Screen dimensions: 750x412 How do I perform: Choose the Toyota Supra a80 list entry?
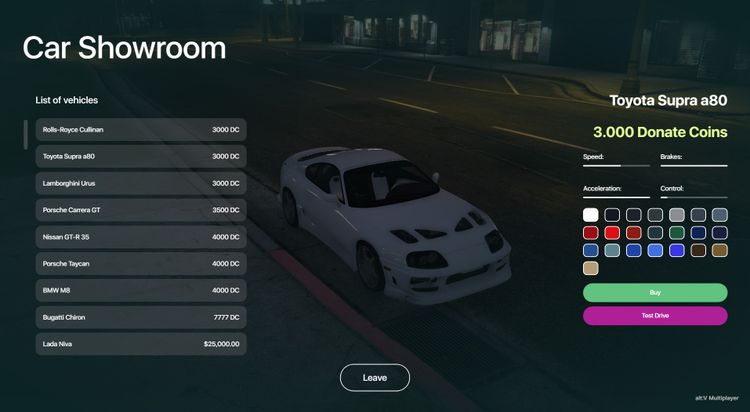tap(140, 157)
